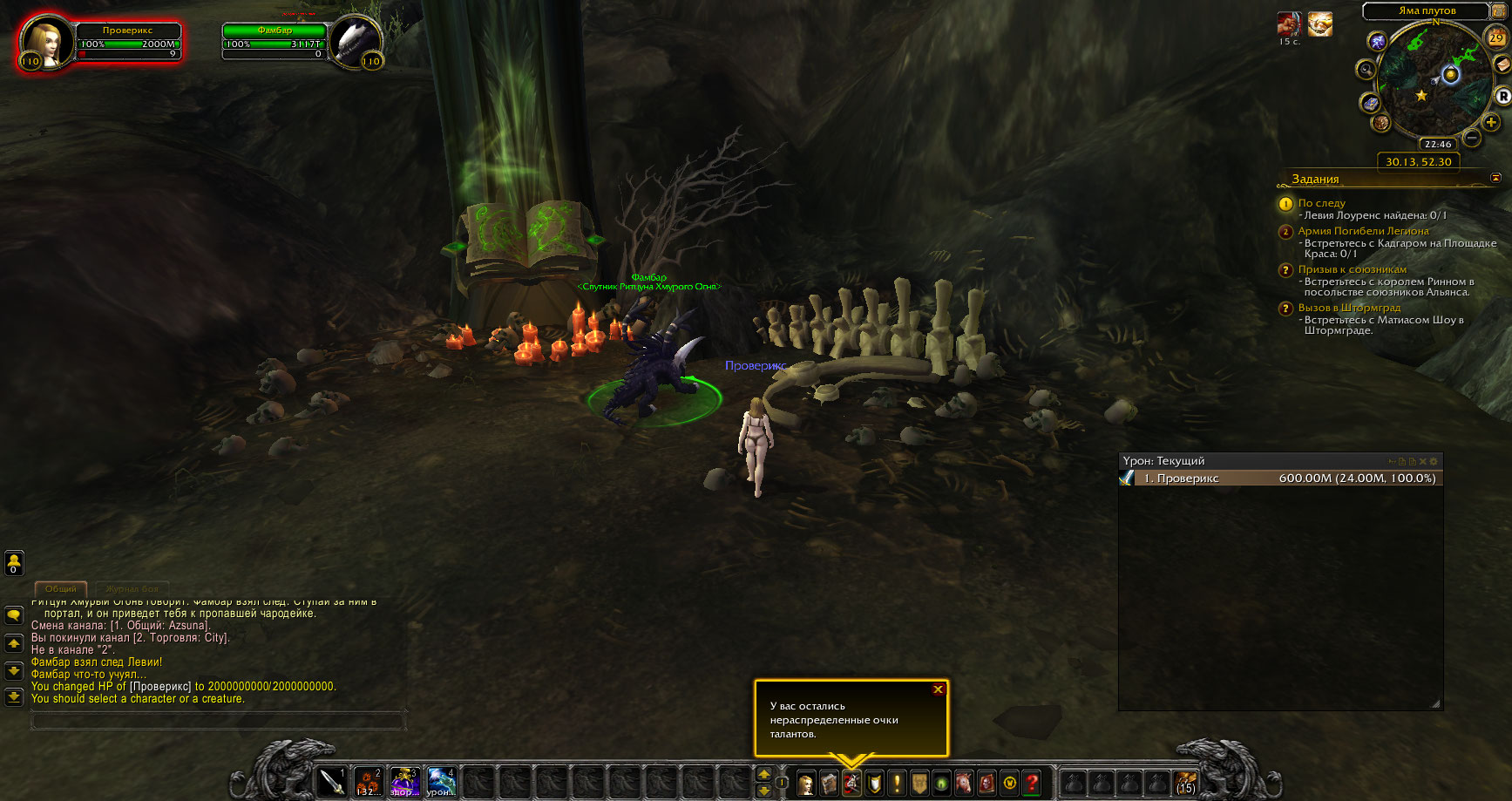This screenshot has width=1512, height=801.
Task: Activate the action bar slot 4 ability
Action: [x=441, y=782]
